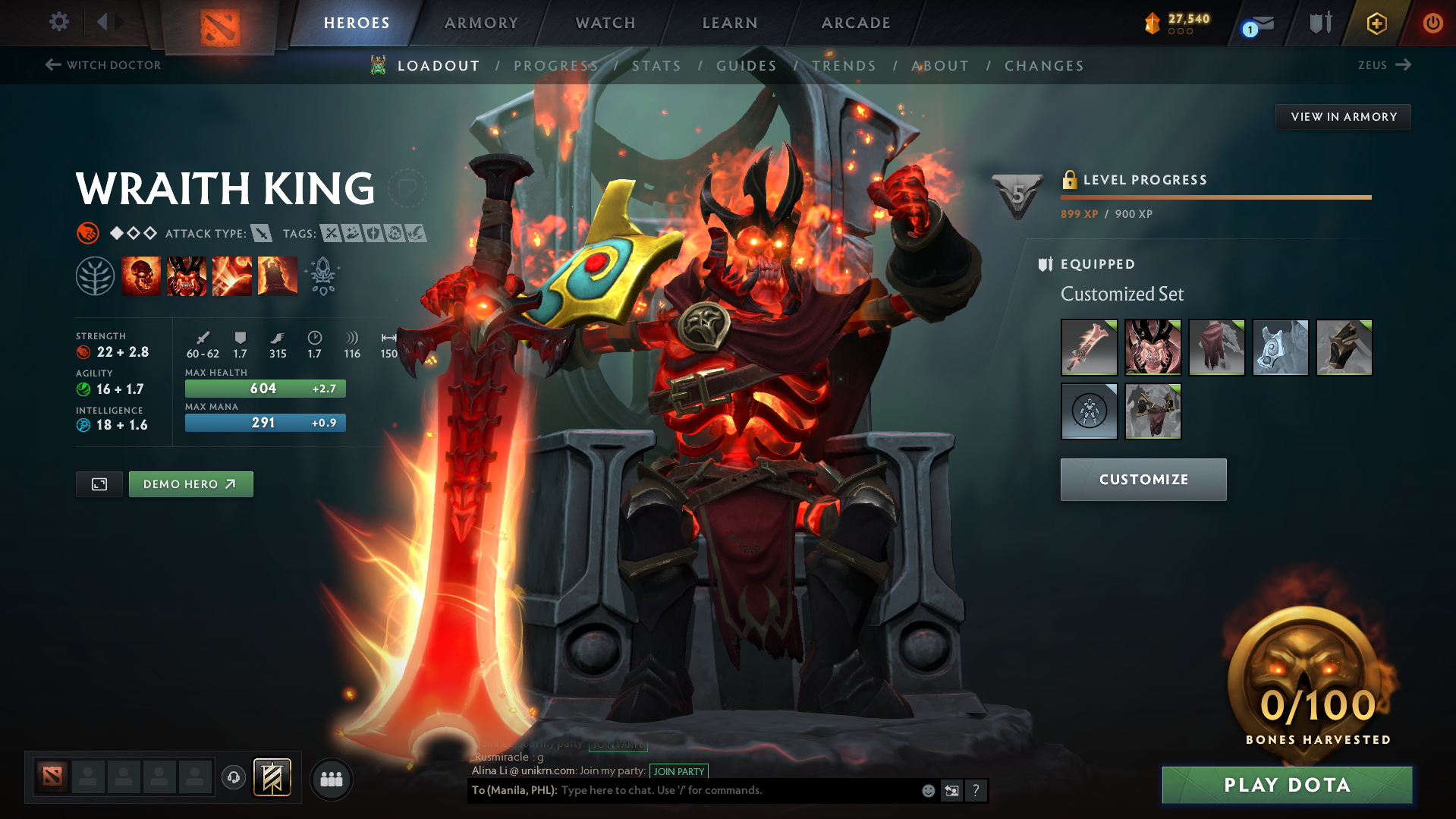This screenshot has height=819, width=1456.
Task: Switch to the GUIDES tab
Action: tap(747, 66)
